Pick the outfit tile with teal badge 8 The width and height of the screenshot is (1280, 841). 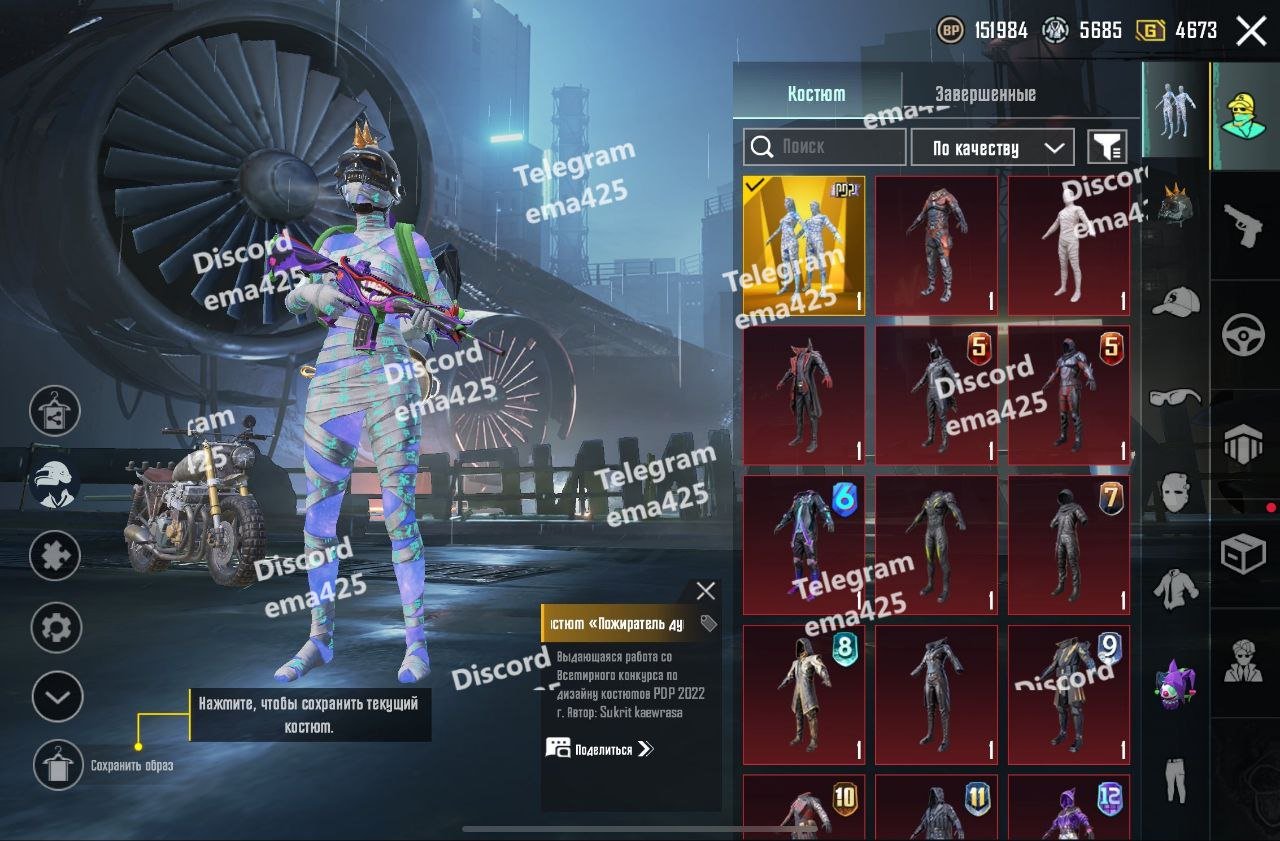click(x=804, y=694)
